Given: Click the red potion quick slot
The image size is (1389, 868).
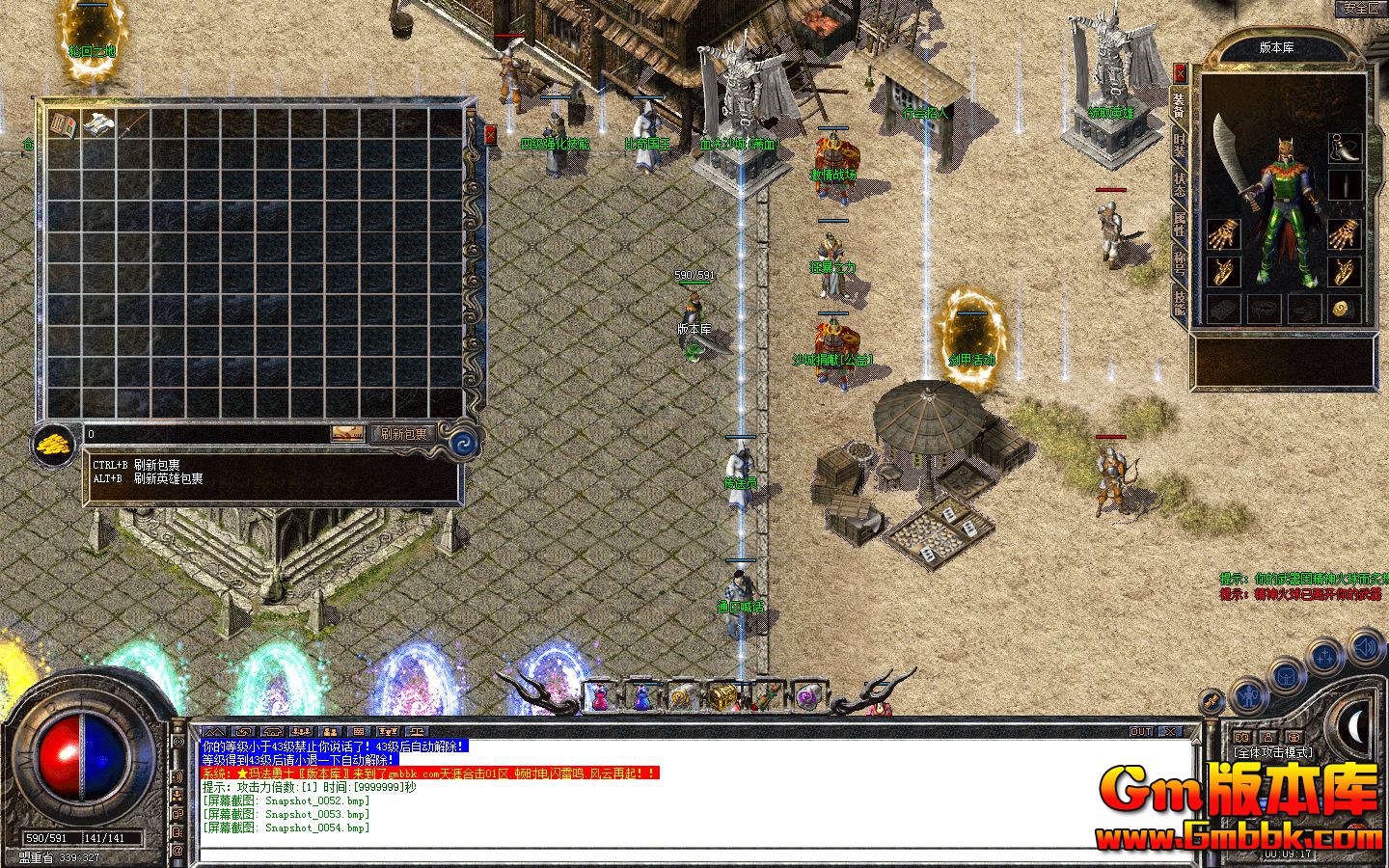Looking at the screenshot, I should pyautogui.click(x=599, y=696).
